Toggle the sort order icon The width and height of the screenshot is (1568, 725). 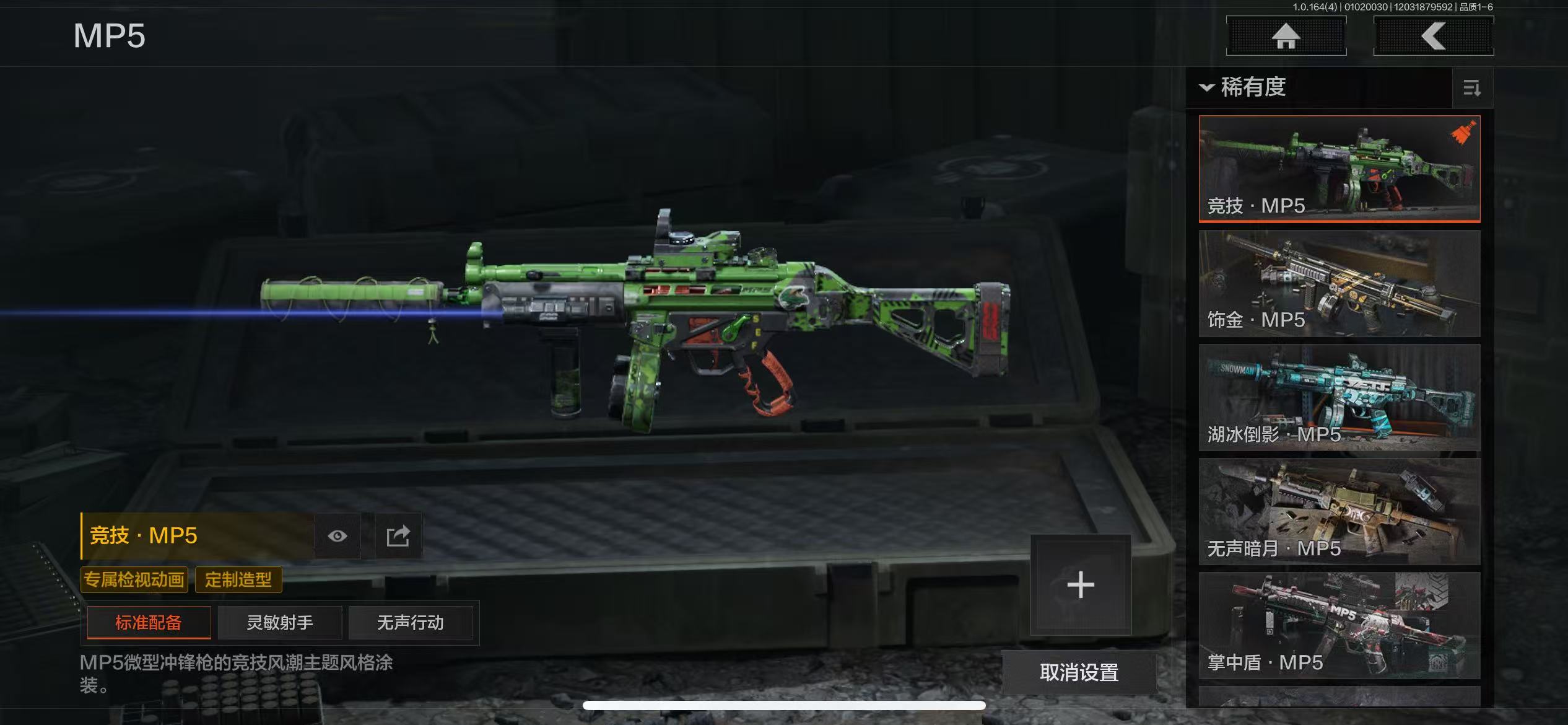[1471, 88]
